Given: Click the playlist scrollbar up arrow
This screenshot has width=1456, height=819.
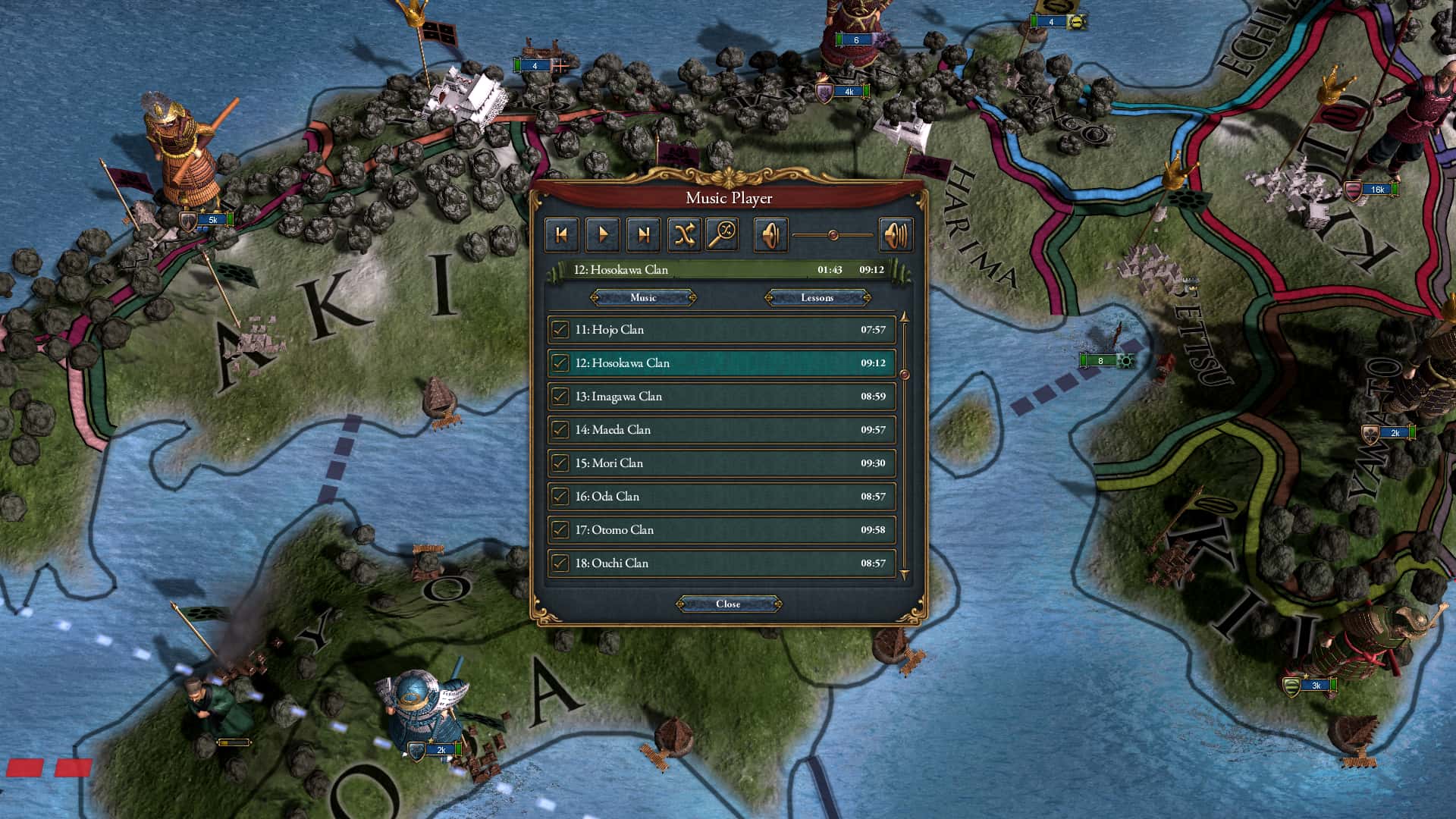Looking at the screenshot, I should [905, 318].
